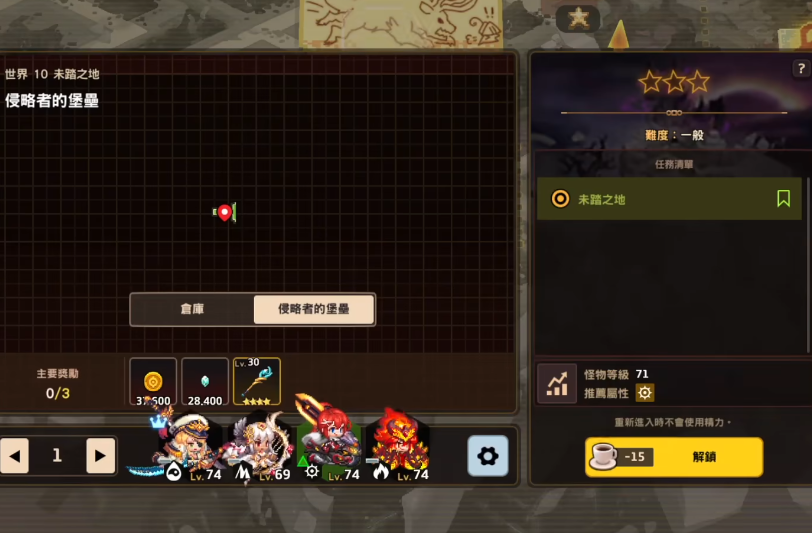Select the flame-haired fire hero
The width and height of the screenshot is (812, 533).
pyautogui.click(x=398, y=447)
